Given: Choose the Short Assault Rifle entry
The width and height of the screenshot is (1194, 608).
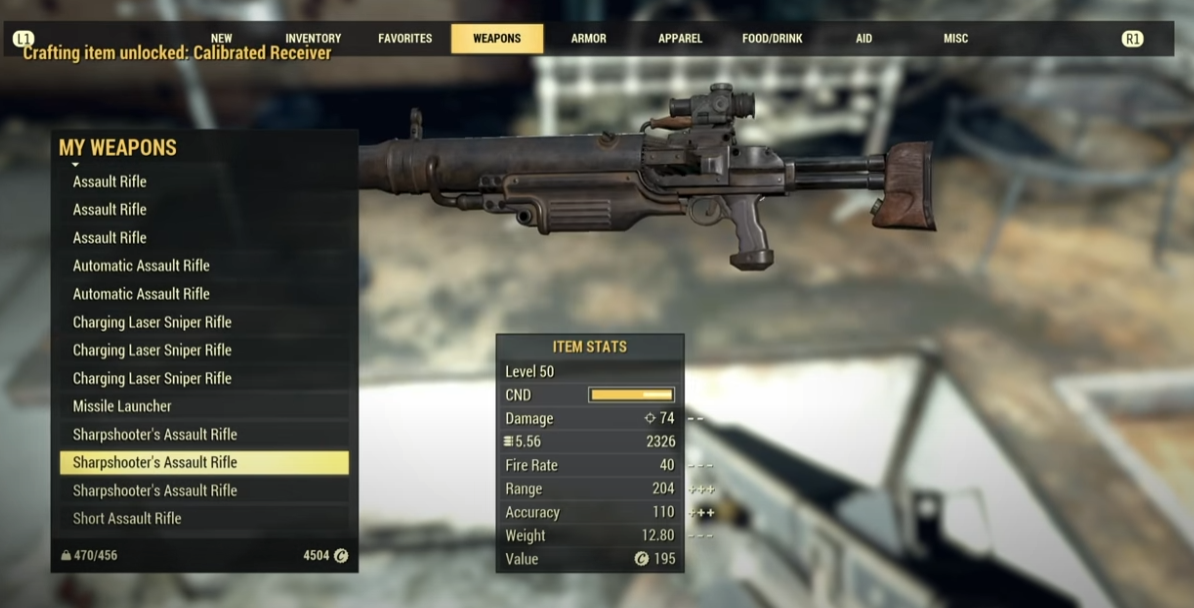Looking at the screenshot, I should tap(127, 518).
